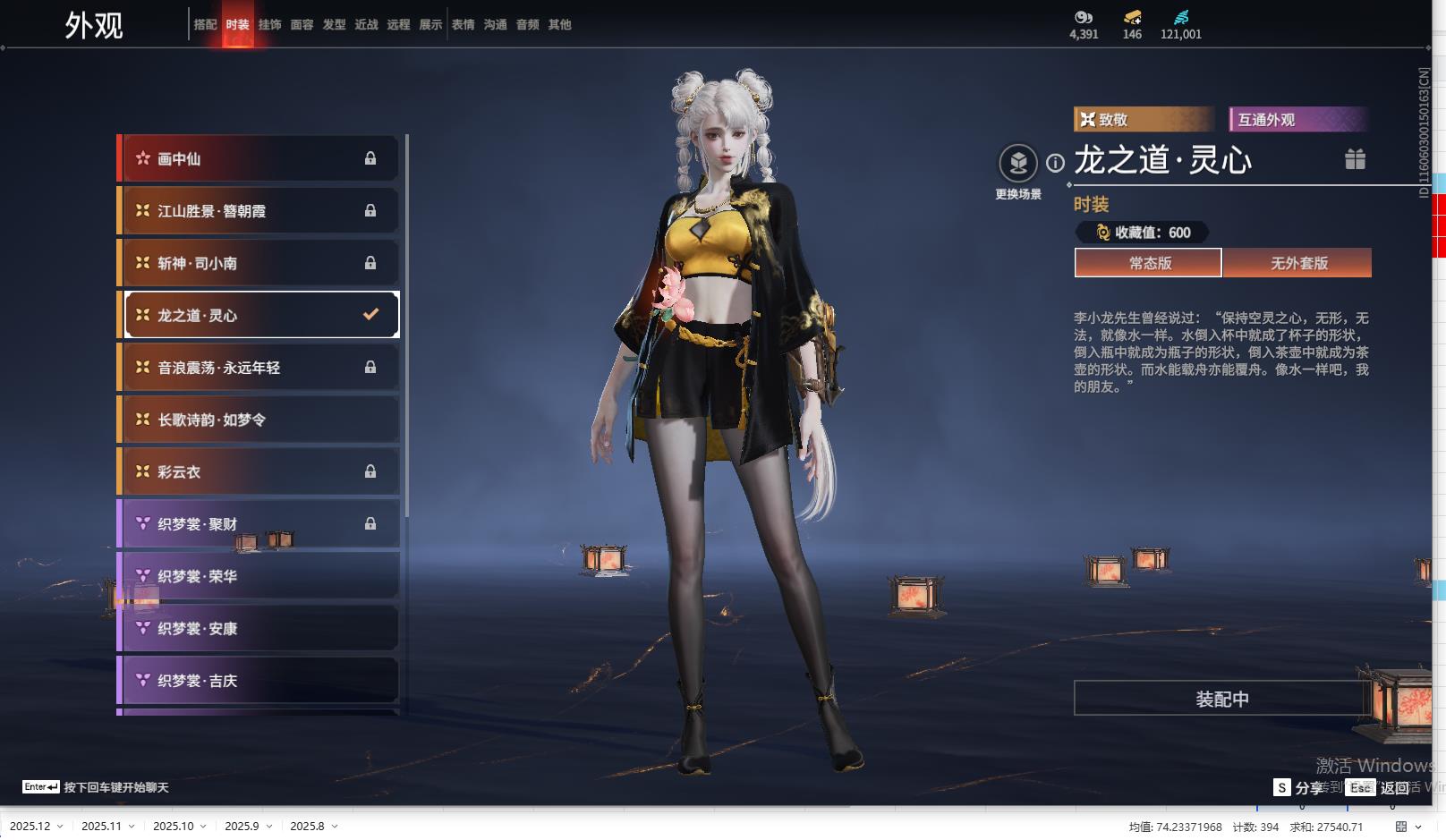
Task: Pick the 斩神·司小南 outfit
Action: point(259,263)
